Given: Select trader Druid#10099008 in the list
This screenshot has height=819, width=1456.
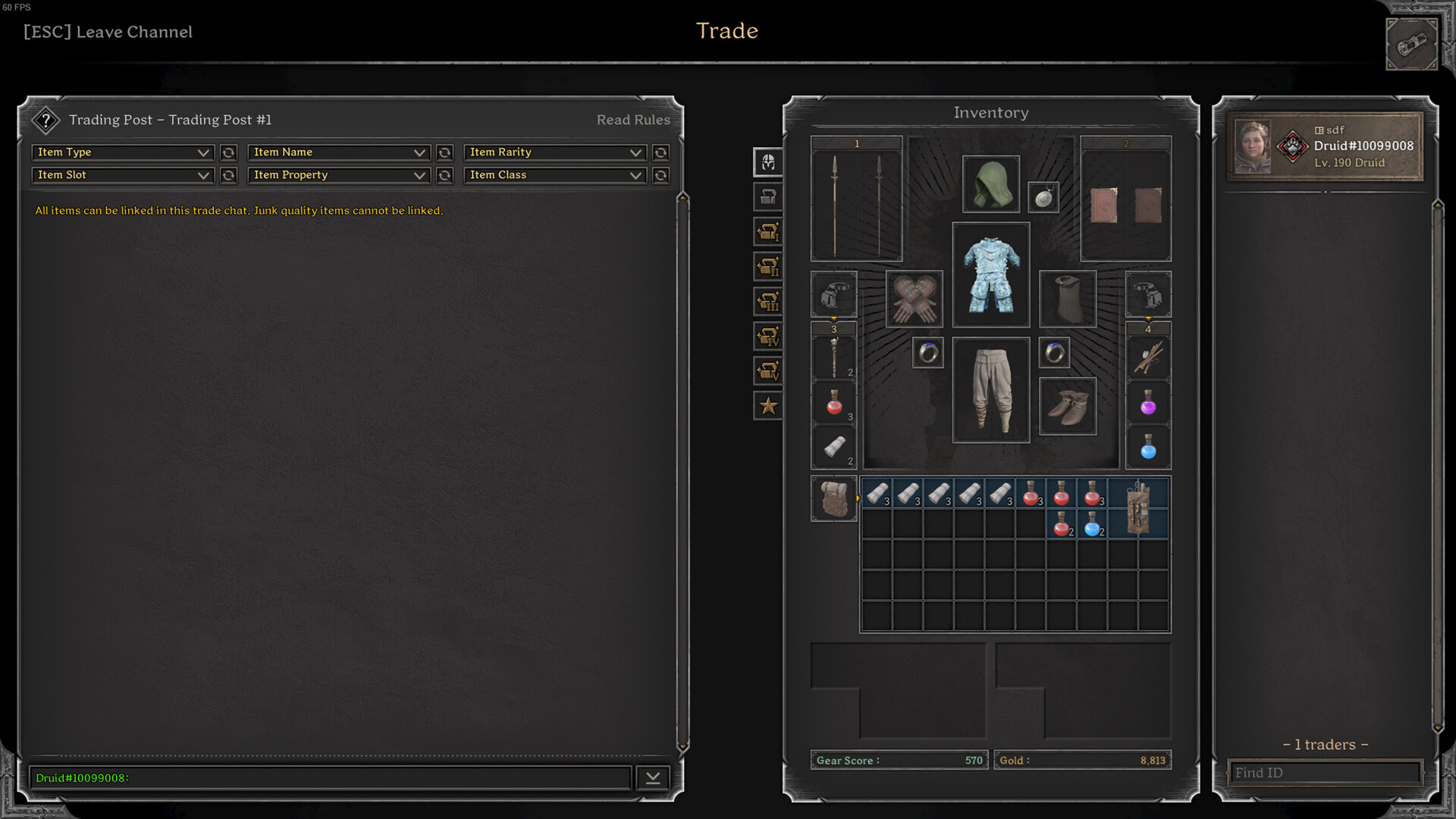Looking at the screenshot, I should [1324, 146].
